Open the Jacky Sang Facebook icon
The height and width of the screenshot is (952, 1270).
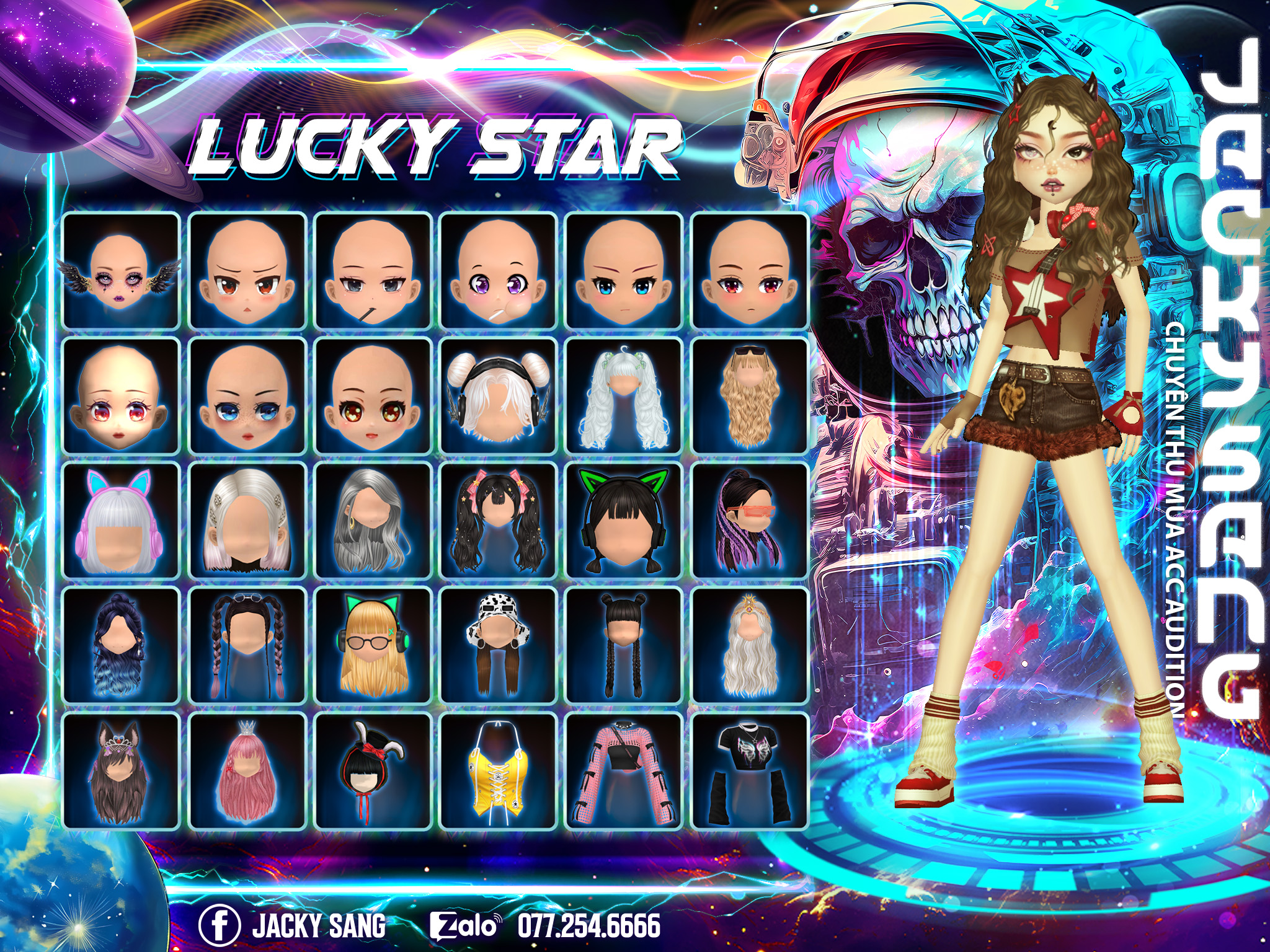[x=219, y=926]
